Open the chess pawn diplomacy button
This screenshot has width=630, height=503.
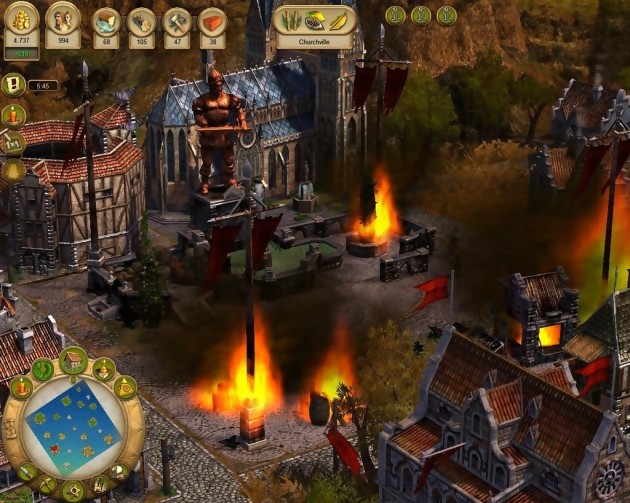[103, 369]
